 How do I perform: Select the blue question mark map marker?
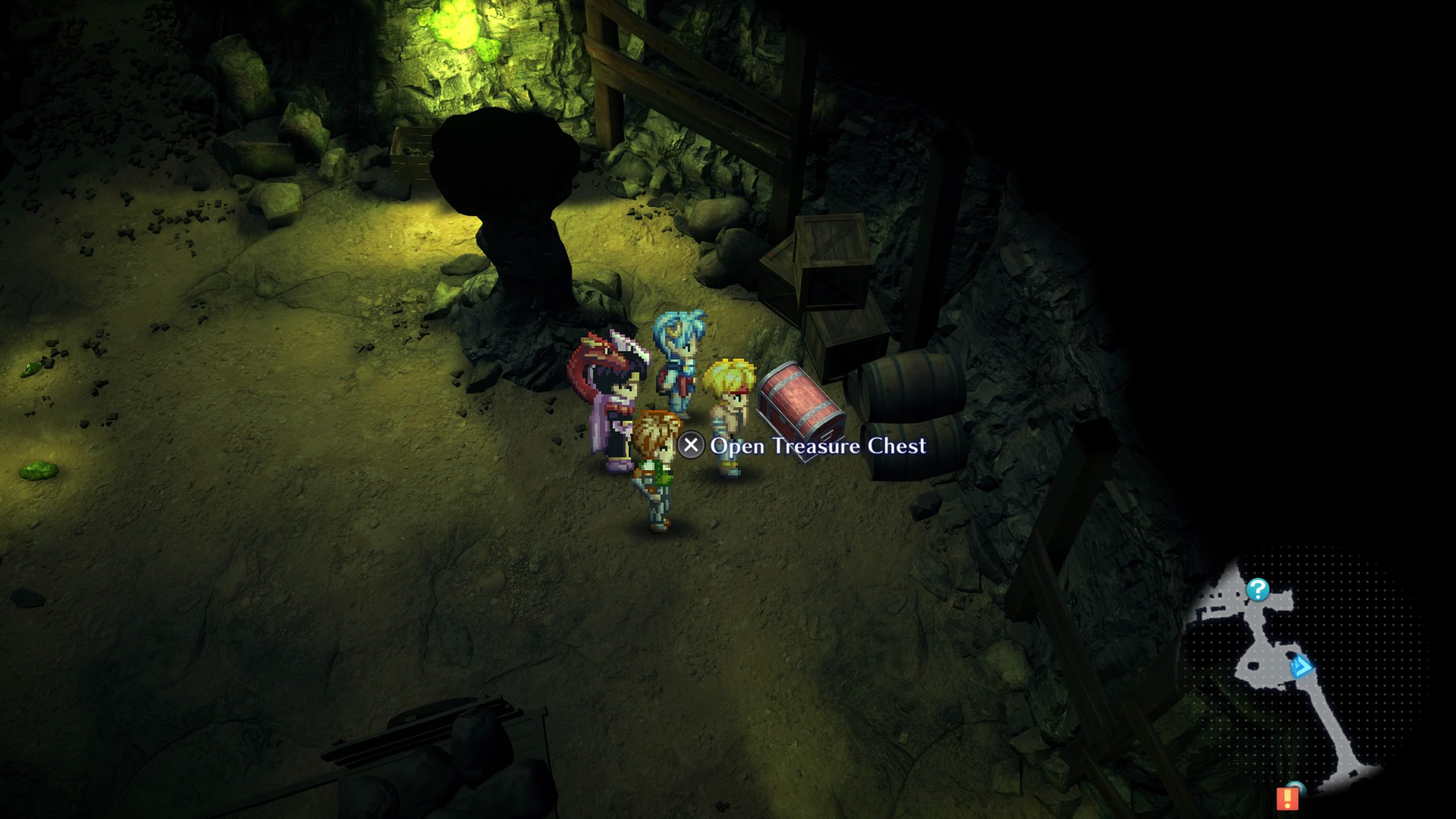1258,590
